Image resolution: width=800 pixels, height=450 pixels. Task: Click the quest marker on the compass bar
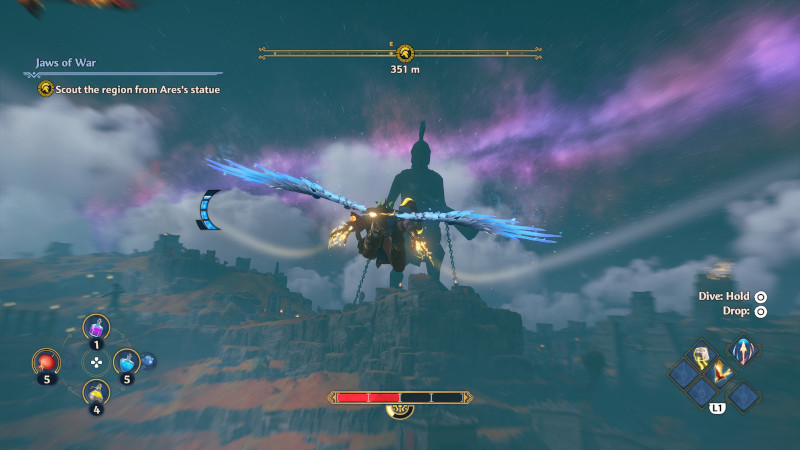click(404, 52)
